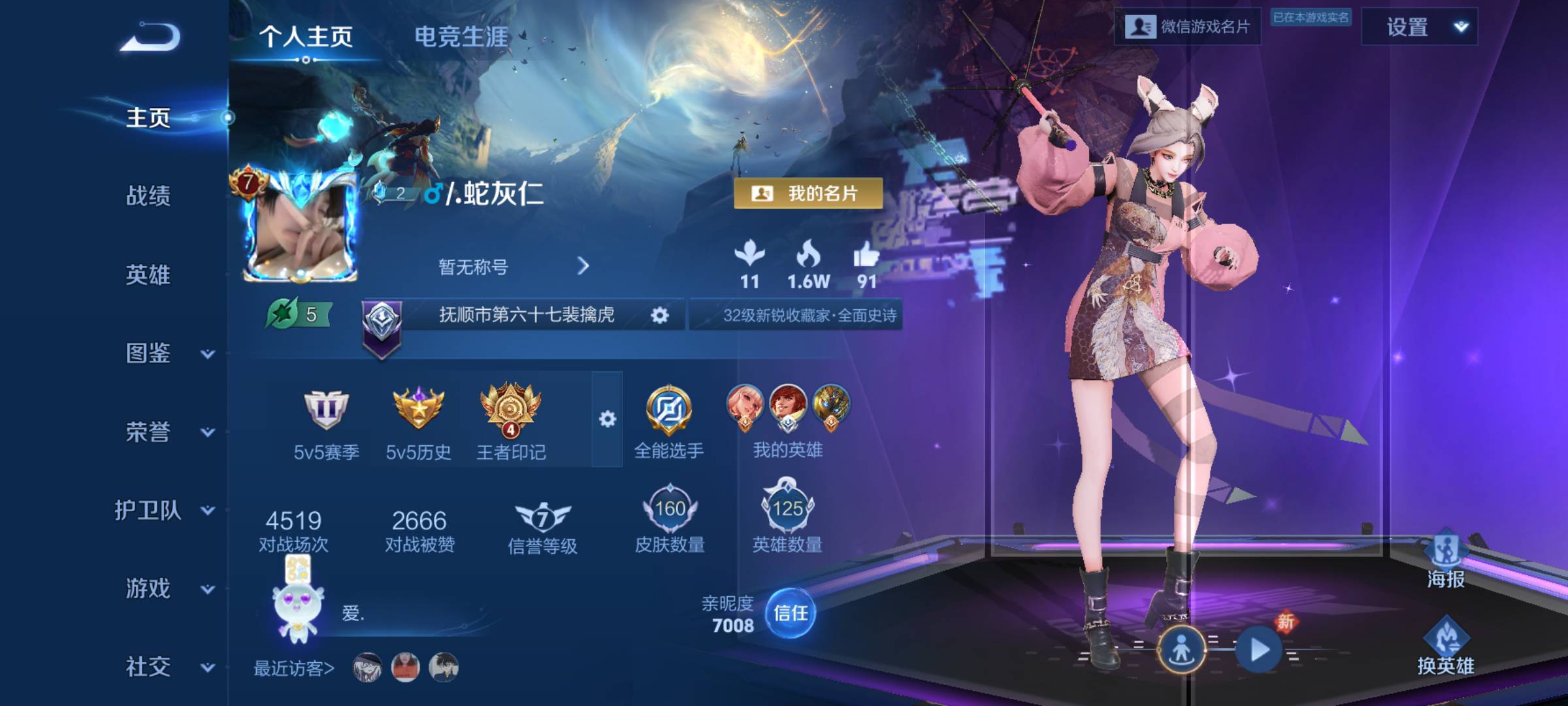
Task: Open the 战绩 battle record menu
Action: 148,195
